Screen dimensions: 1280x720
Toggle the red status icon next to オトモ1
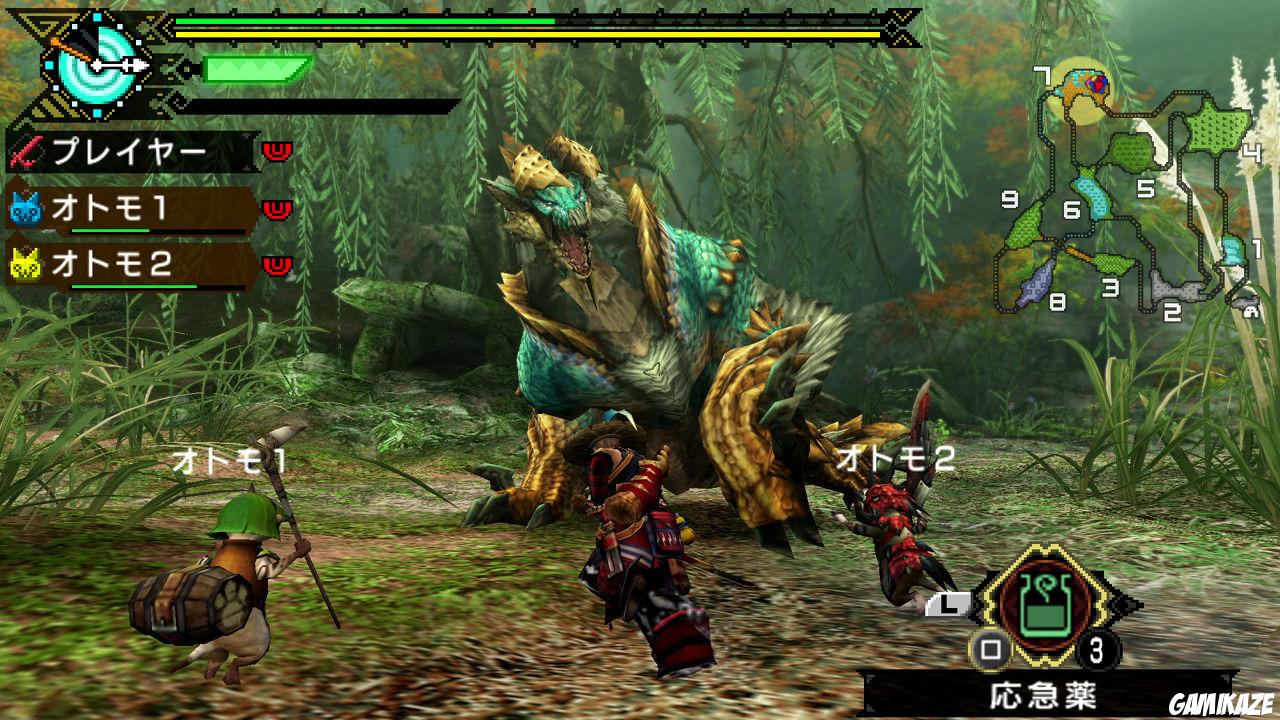click(275, 210)
